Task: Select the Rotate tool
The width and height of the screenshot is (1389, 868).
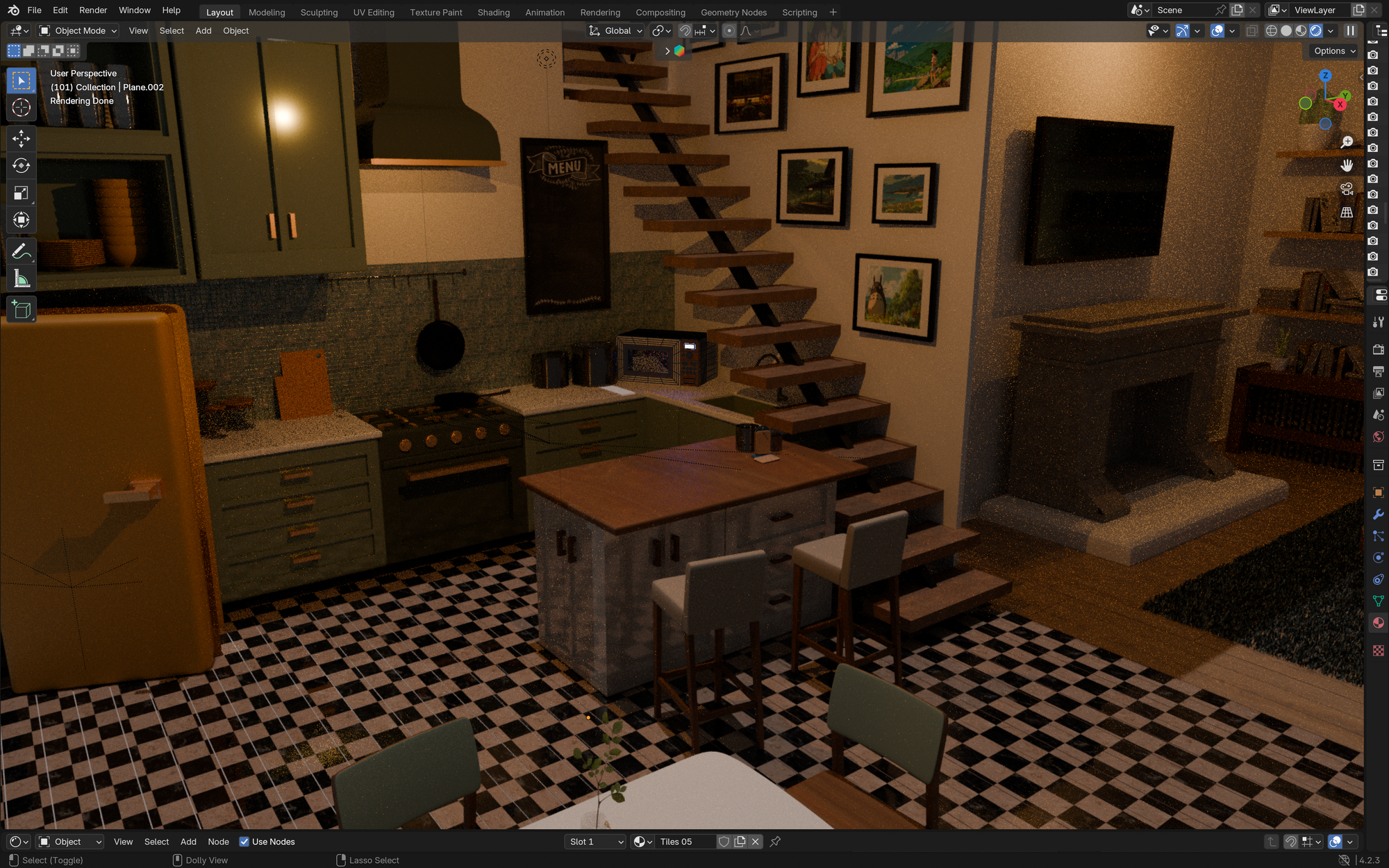Action: tap(21, 166)
